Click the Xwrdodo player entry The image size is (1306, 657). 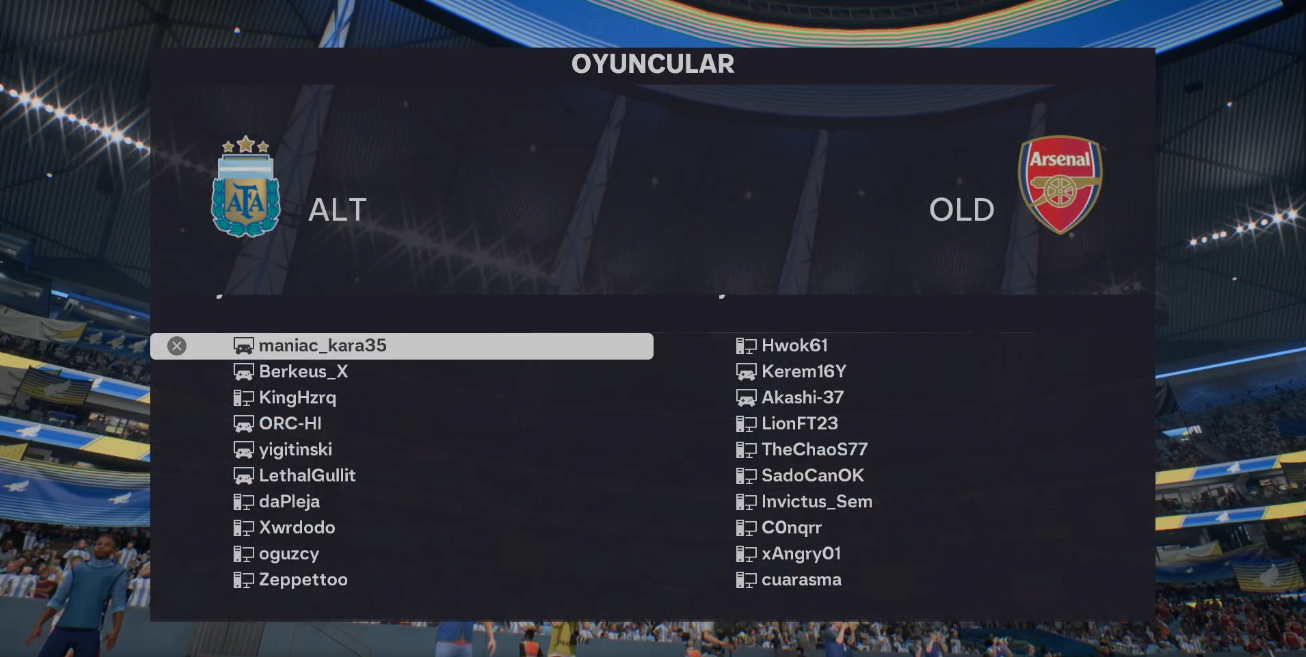[x=297, y=528]
